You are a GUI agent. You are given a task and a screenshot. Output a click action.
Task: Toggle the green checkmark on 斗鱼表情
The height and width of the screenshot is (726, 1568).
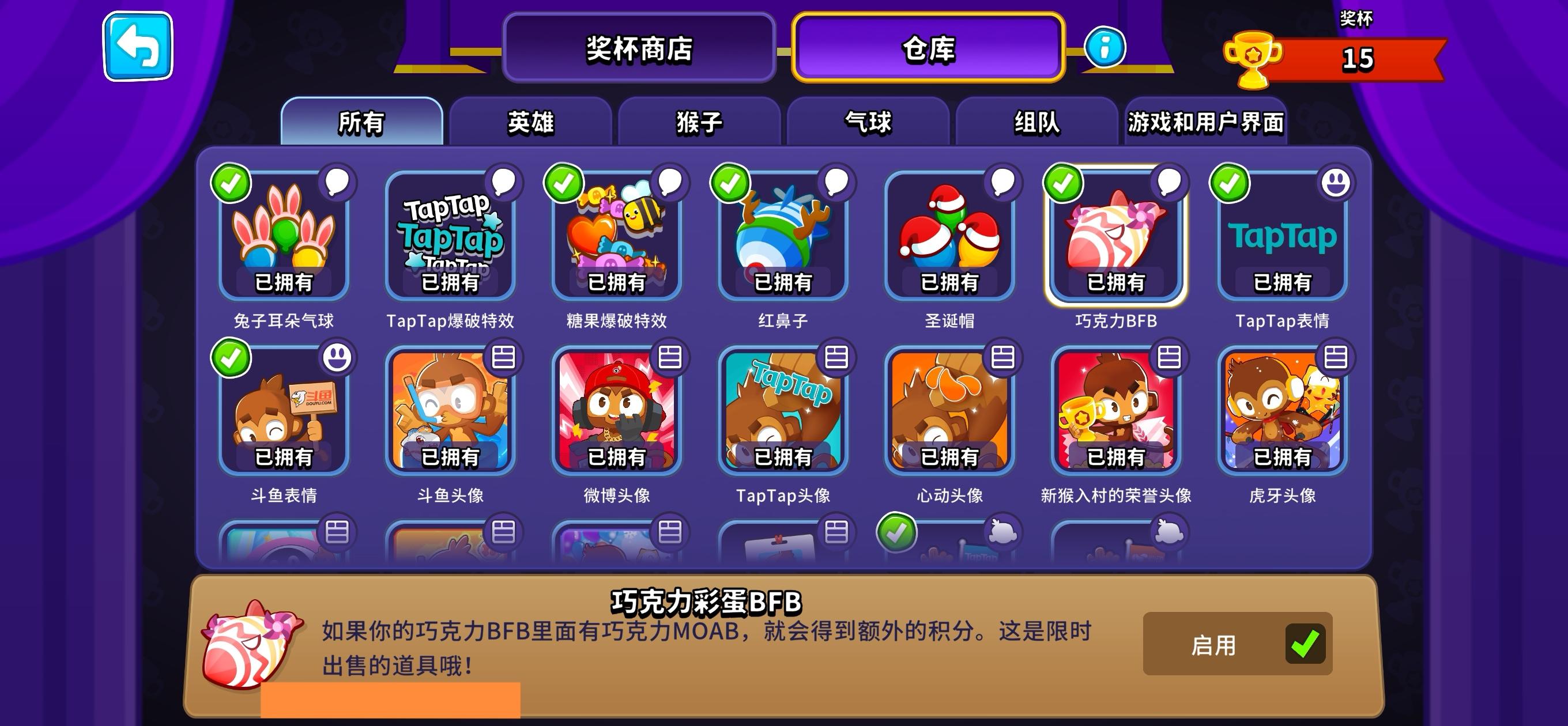[x=230, y=359]
